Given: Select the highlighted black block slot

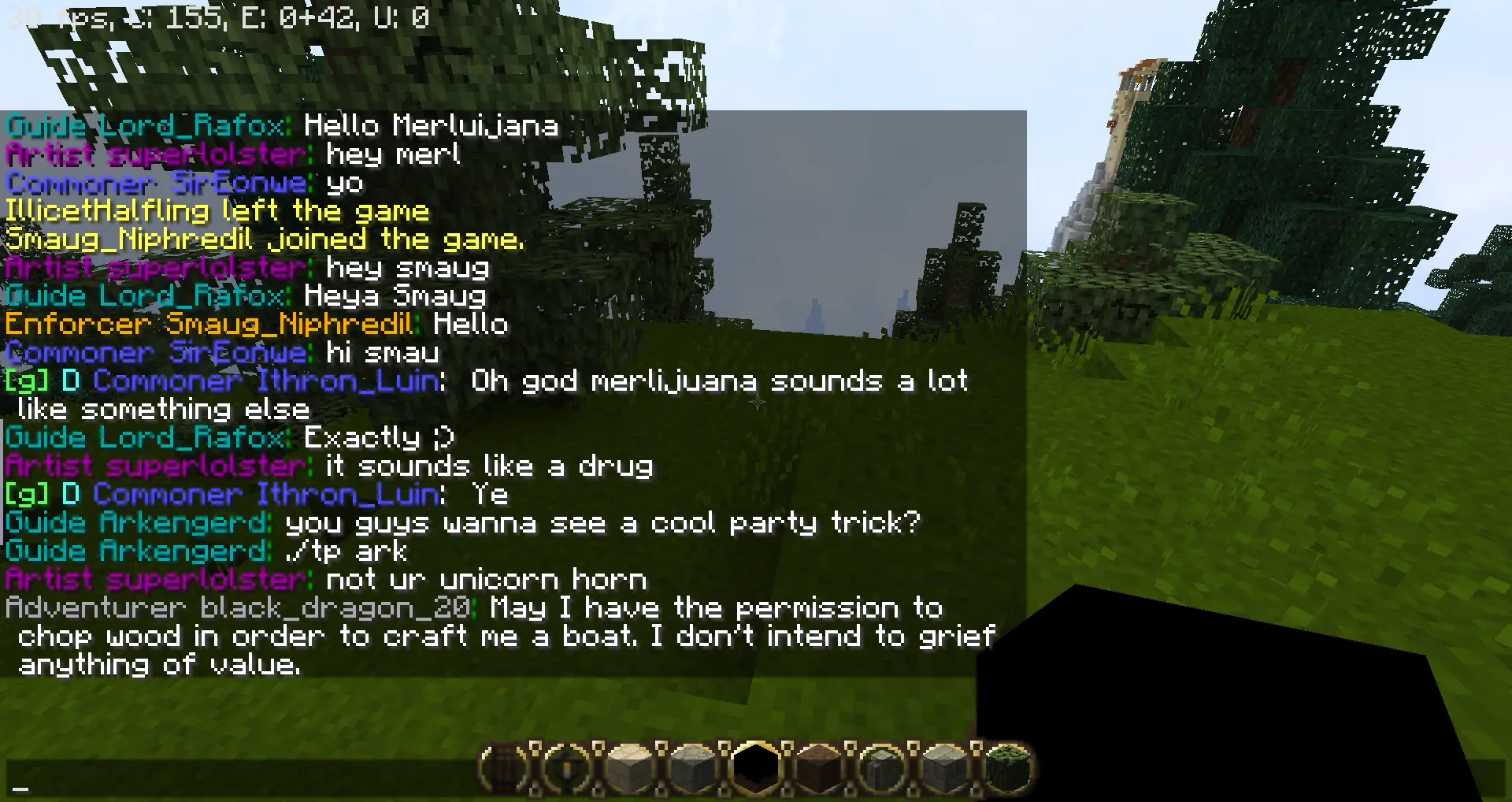Looking at the screenshot, I should [756, 767].
